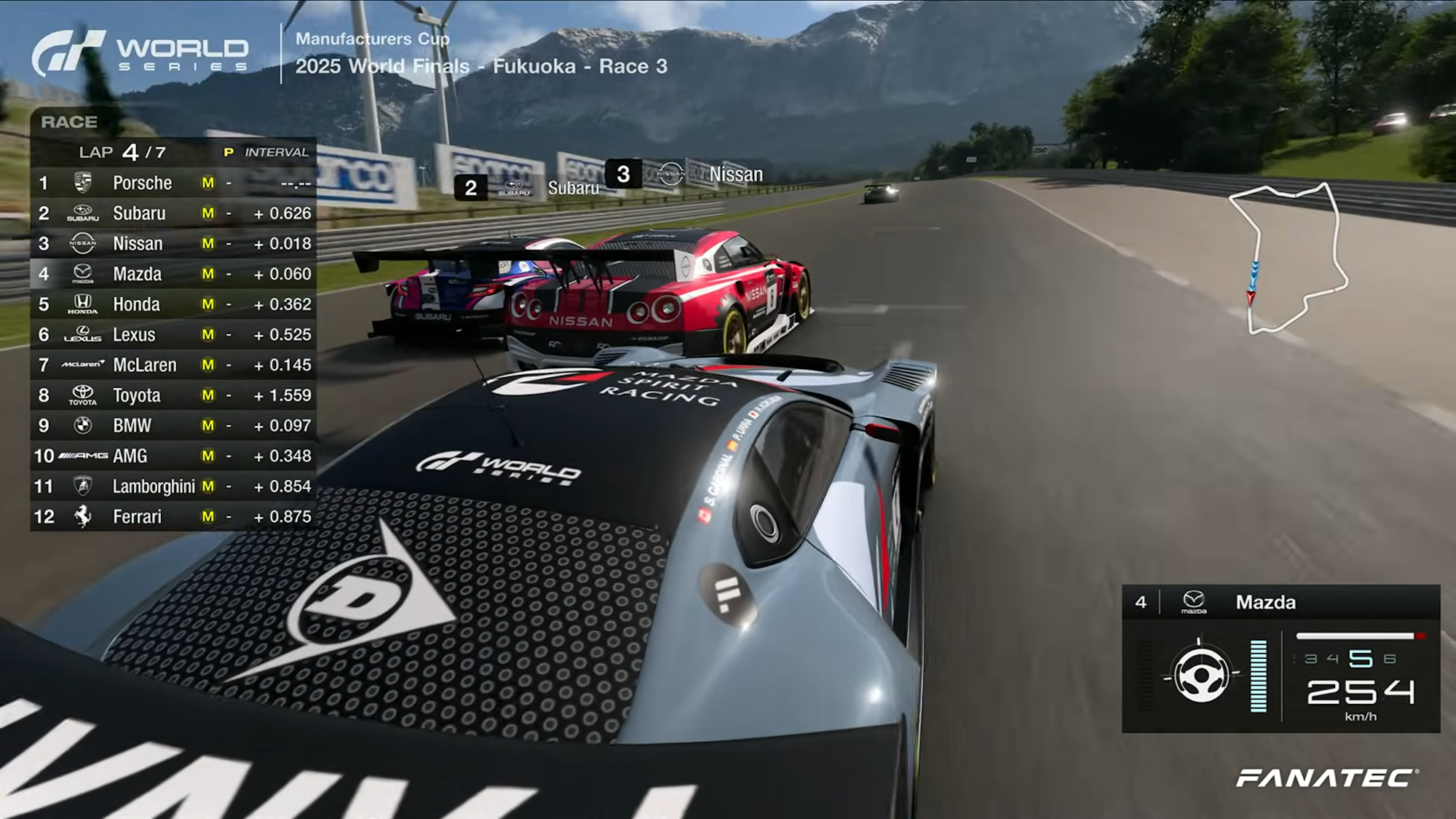
Task: Choose the AMG row in the standings
Action: (173, 456)
